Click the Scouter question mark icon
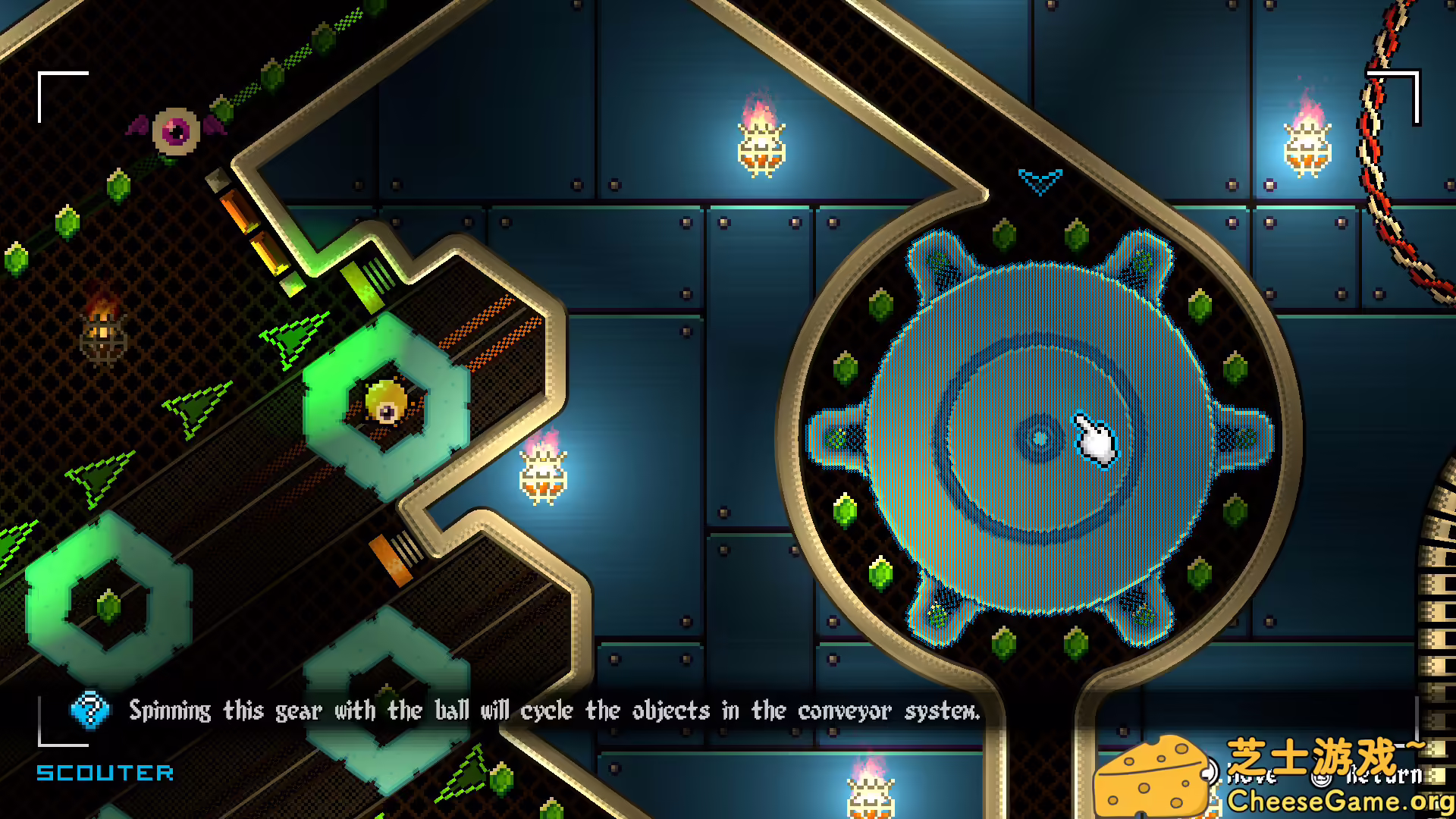The image size is (1456, 819). pos(89,711)
